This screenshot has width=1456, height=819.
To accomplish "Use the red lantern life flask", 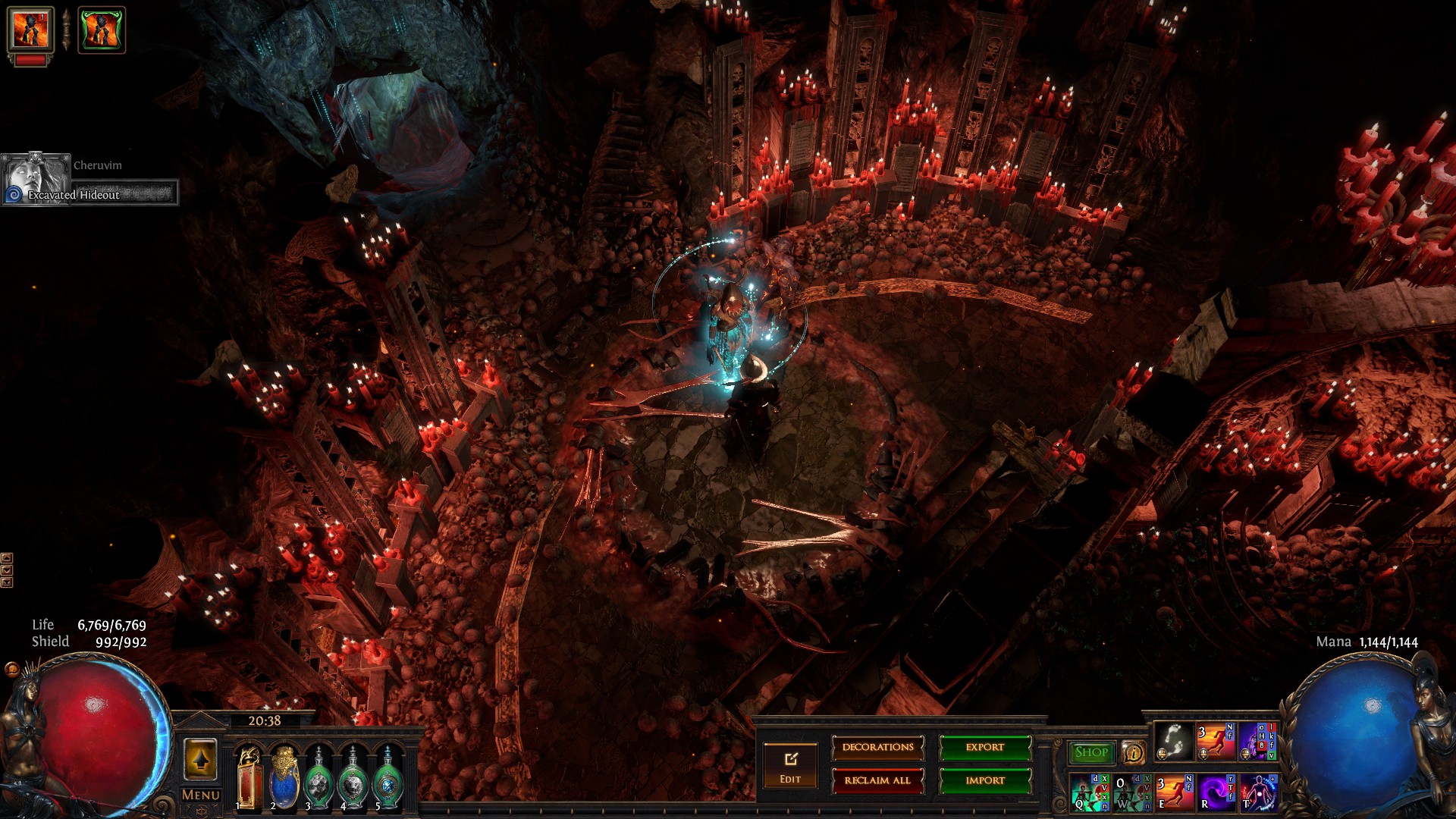I will pyautogui.click(x=249, y=778).
